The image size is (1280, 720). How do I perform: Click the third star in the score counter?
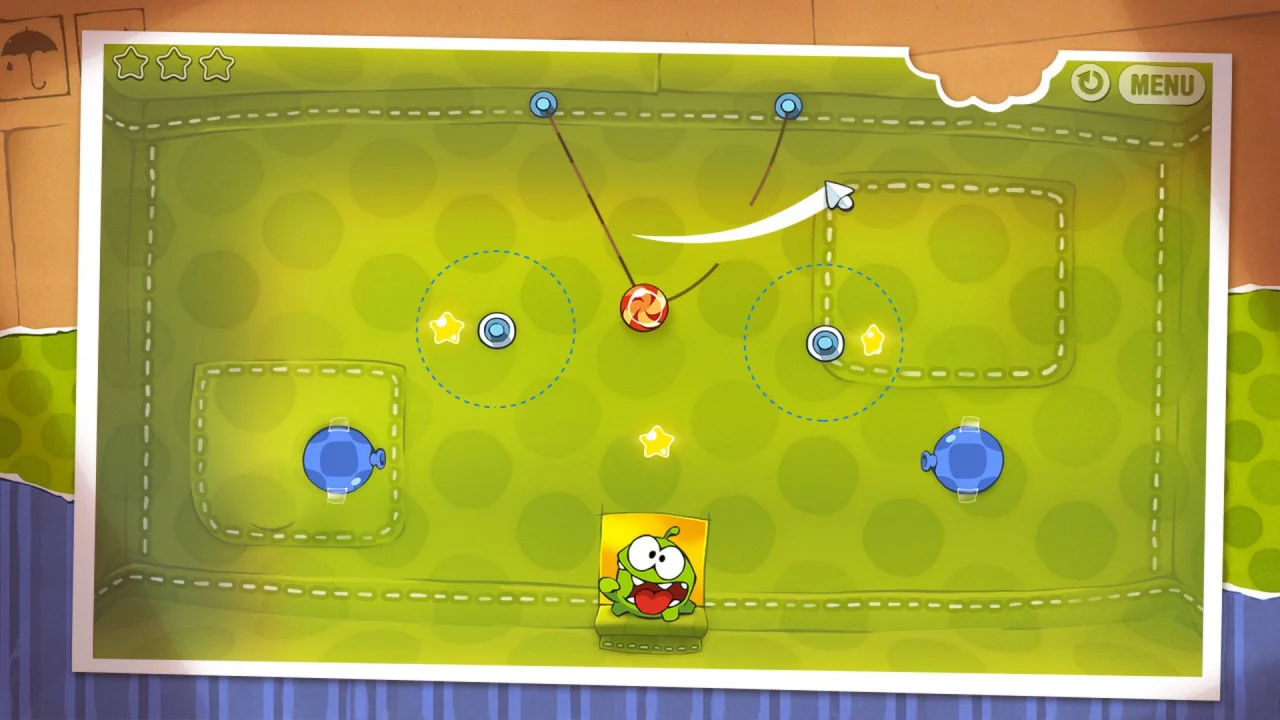pyautogui.click(x=215, y=64)
